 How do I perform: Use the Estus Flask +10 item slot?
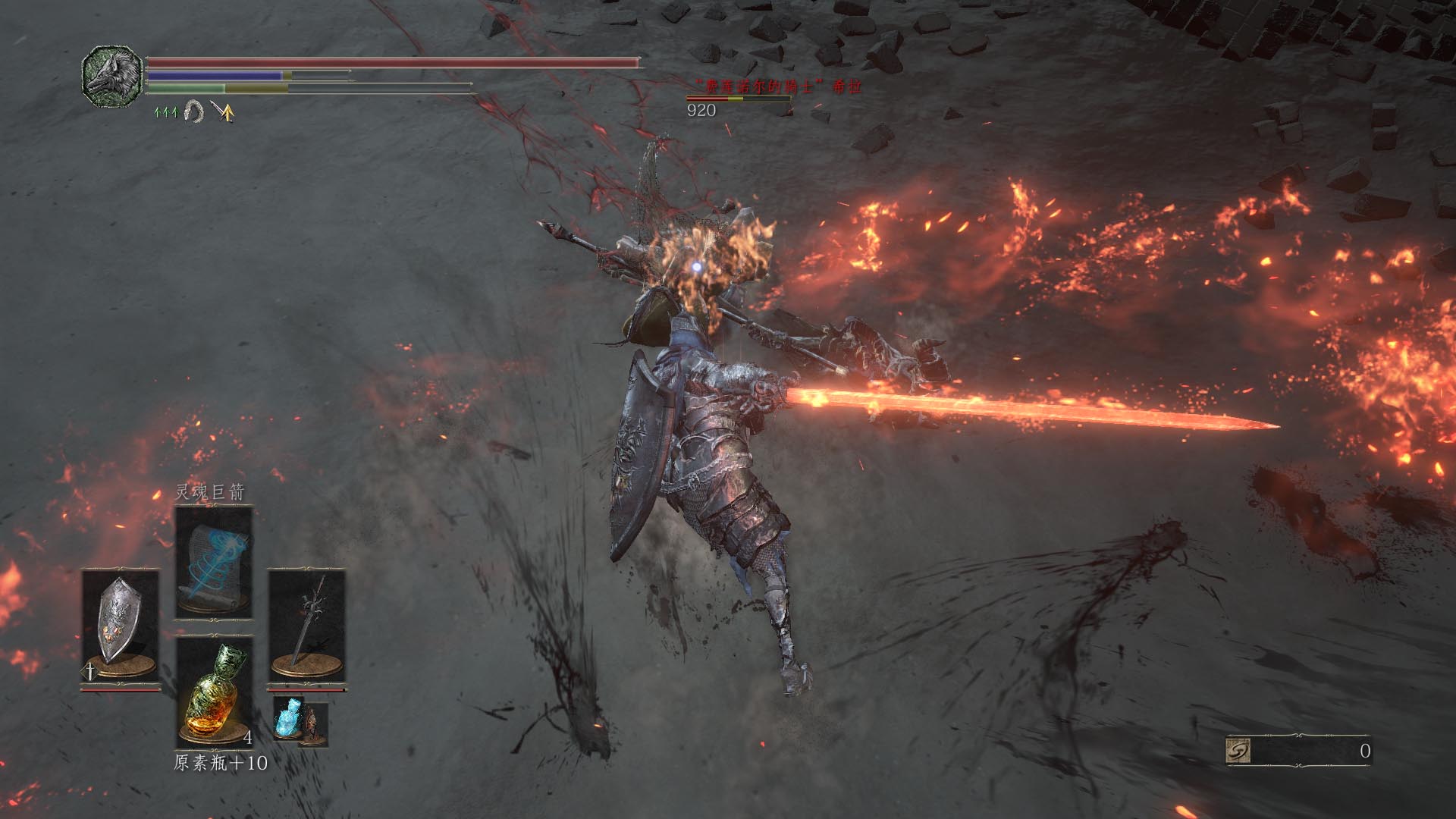pyautogui.click(x=214, y=692)
